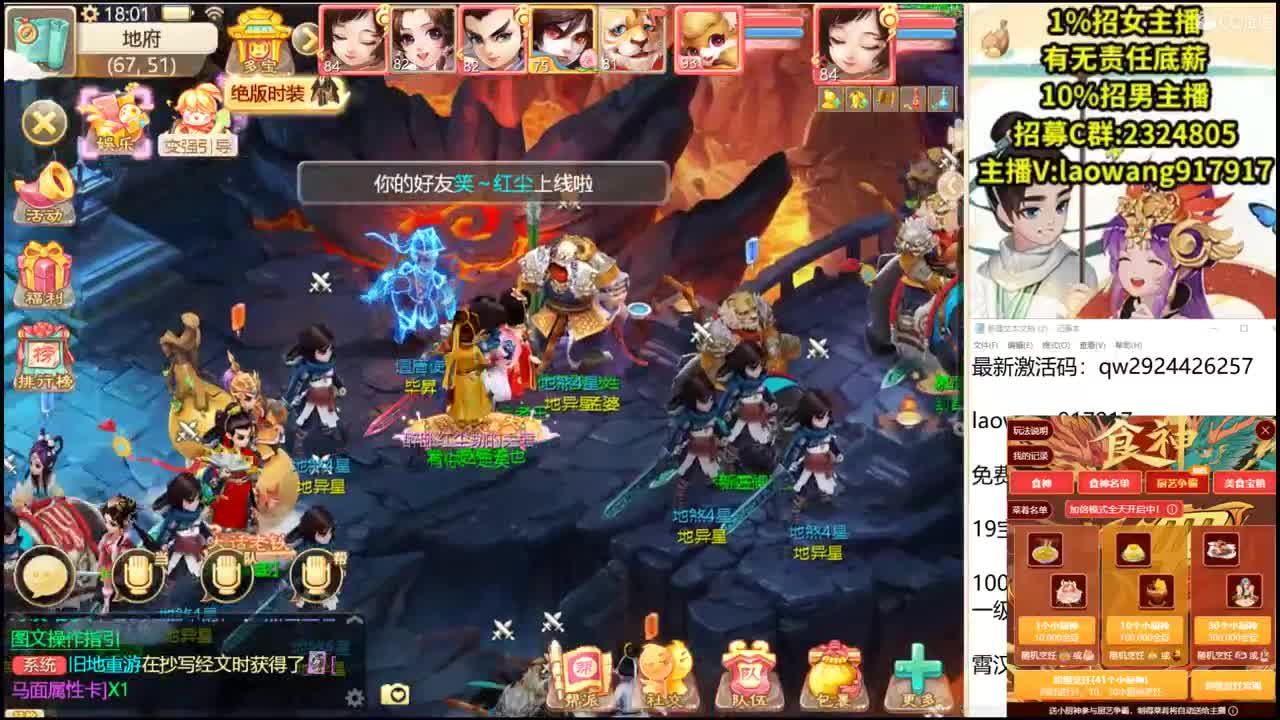Viewport: 1280px width, 720px height.
Task: Click the 我的记录 button
Action: click(1029, 456)
